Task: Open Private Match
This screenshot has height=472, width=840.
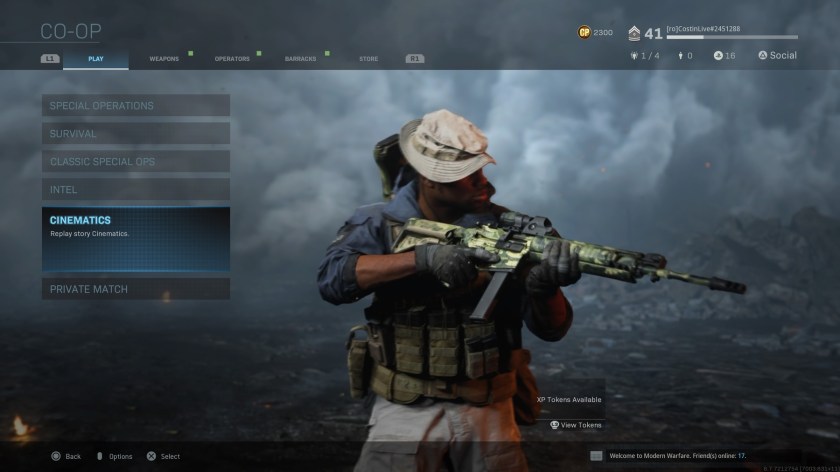Action: point(136,289)
